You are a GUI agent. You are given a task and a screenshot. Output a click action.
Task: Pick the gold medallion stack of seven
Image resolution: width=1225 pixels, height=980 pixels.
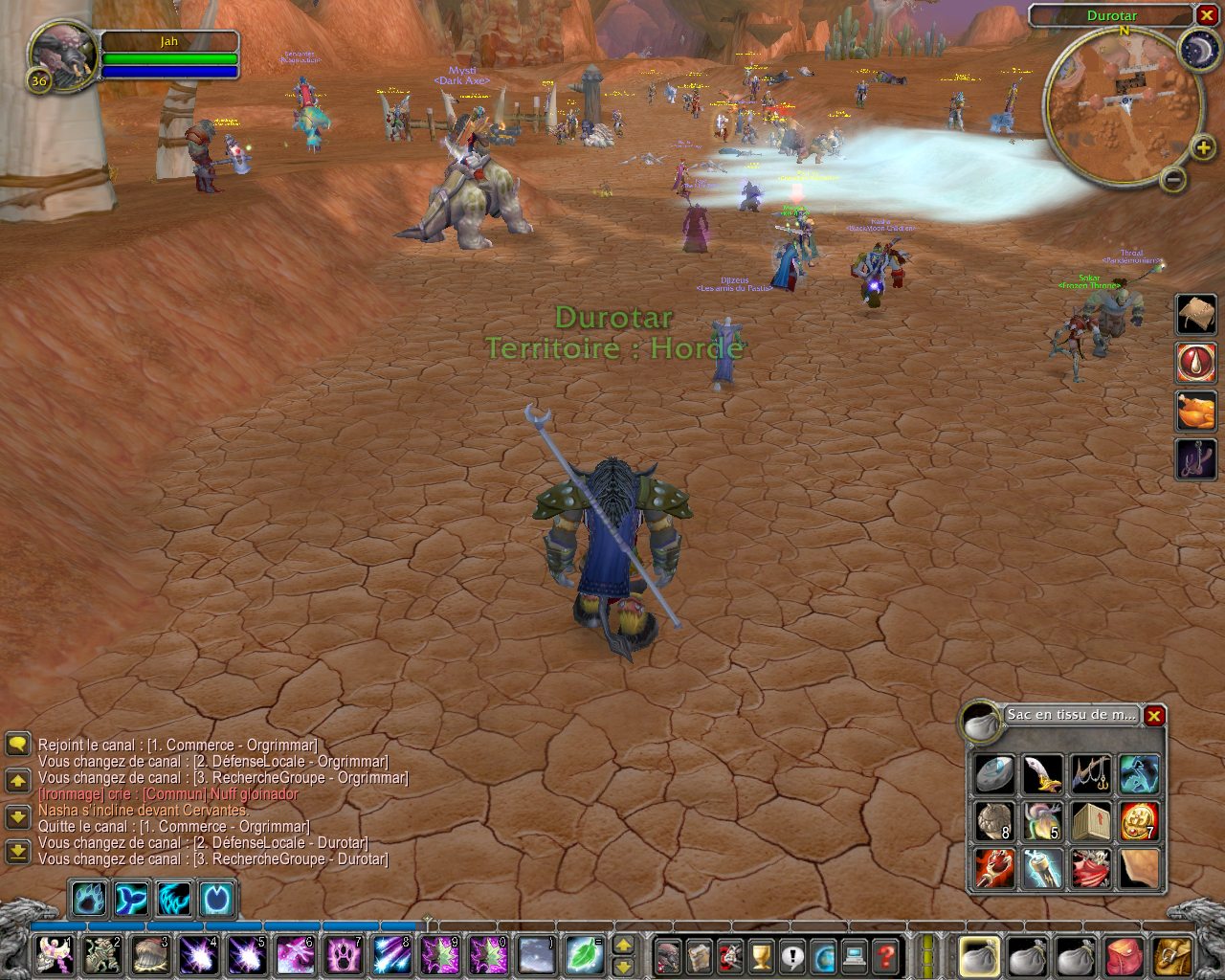[x=1139, y=822]
